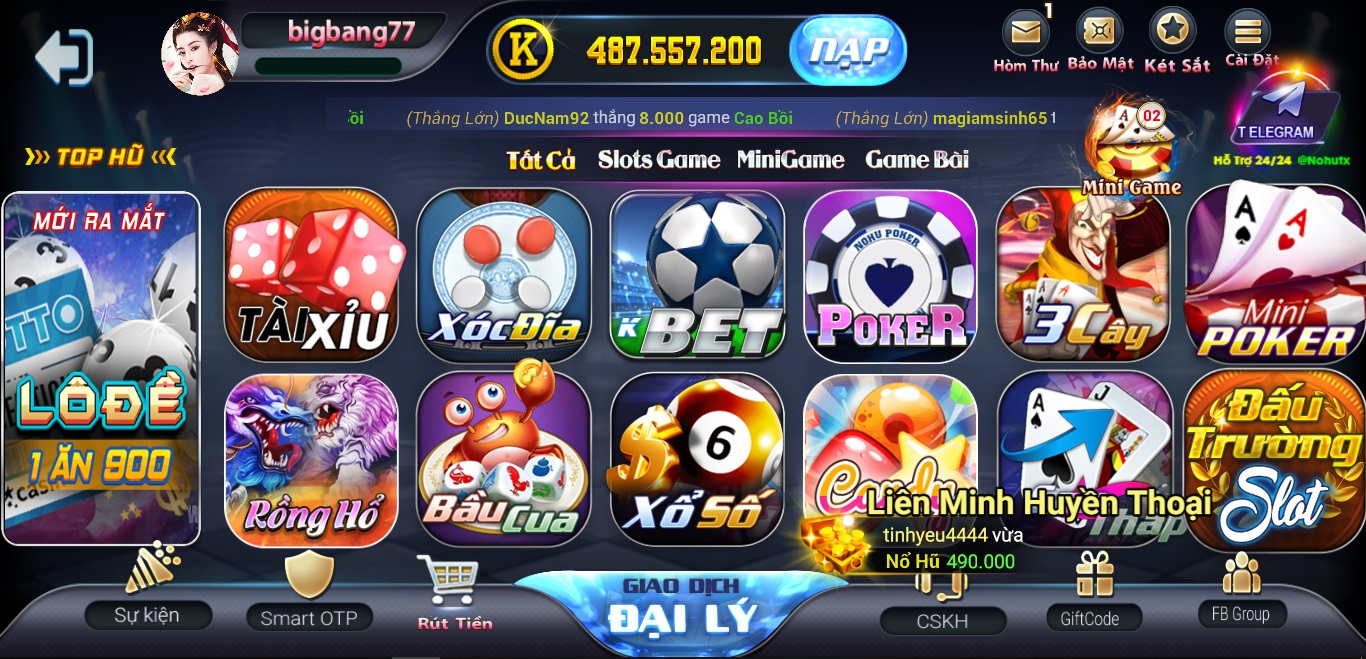Switch to the MiniGame tab
1366x659 pixels.
pos(790,160)
